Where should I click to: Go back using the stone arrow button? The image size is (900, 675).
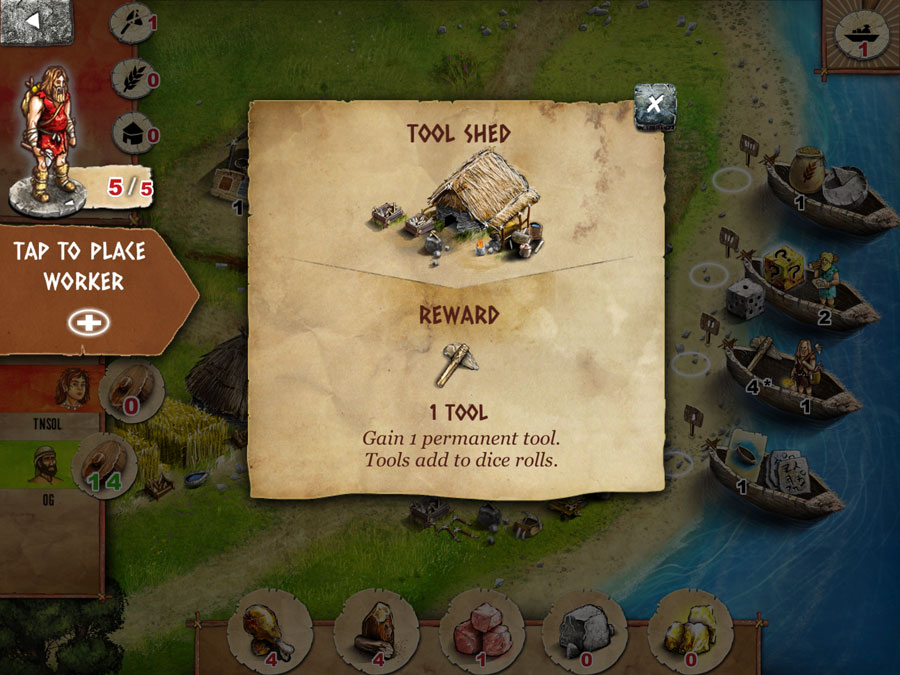[x=35, y=22]
